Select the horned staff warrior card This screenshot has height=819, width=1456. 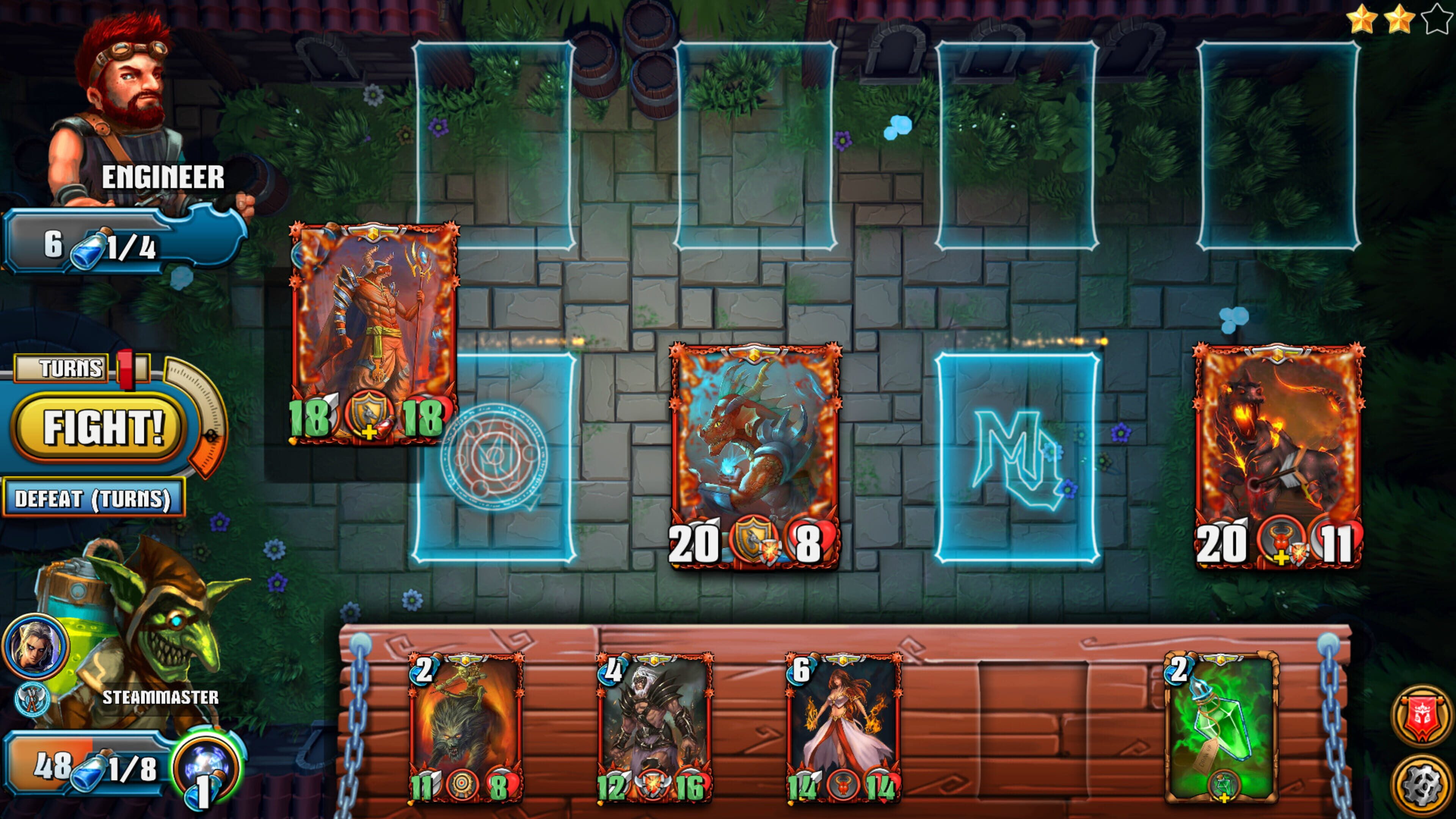point(373,334)
